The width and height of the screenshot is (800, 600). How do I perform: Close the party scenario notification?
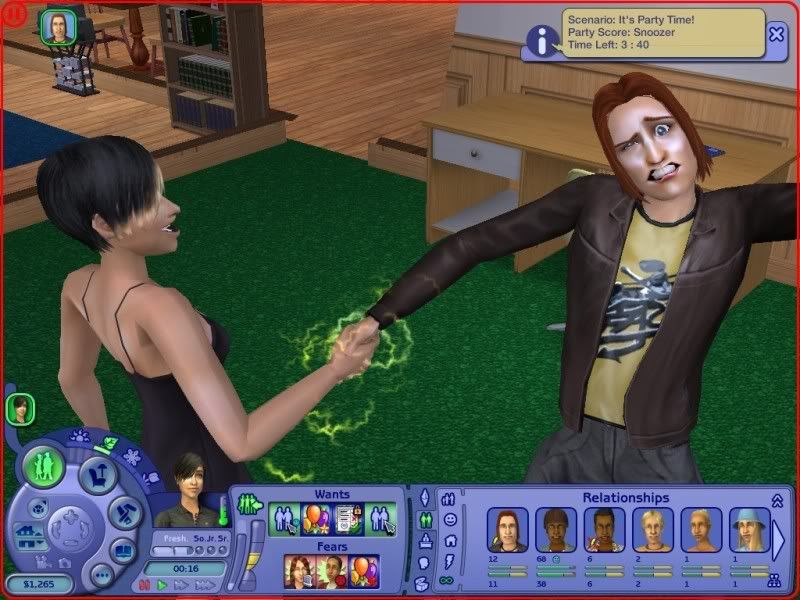pos(777,34)
